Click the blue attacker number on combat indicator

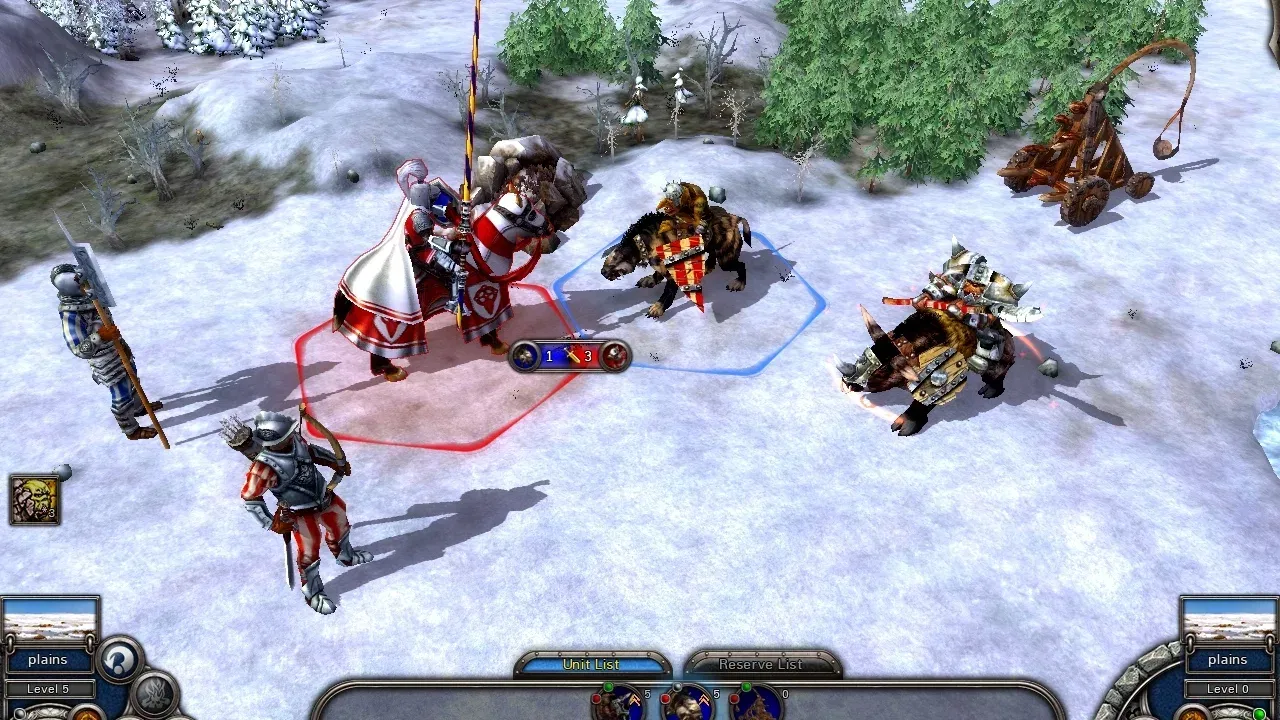pyautogui.click(x=548, y=355)
